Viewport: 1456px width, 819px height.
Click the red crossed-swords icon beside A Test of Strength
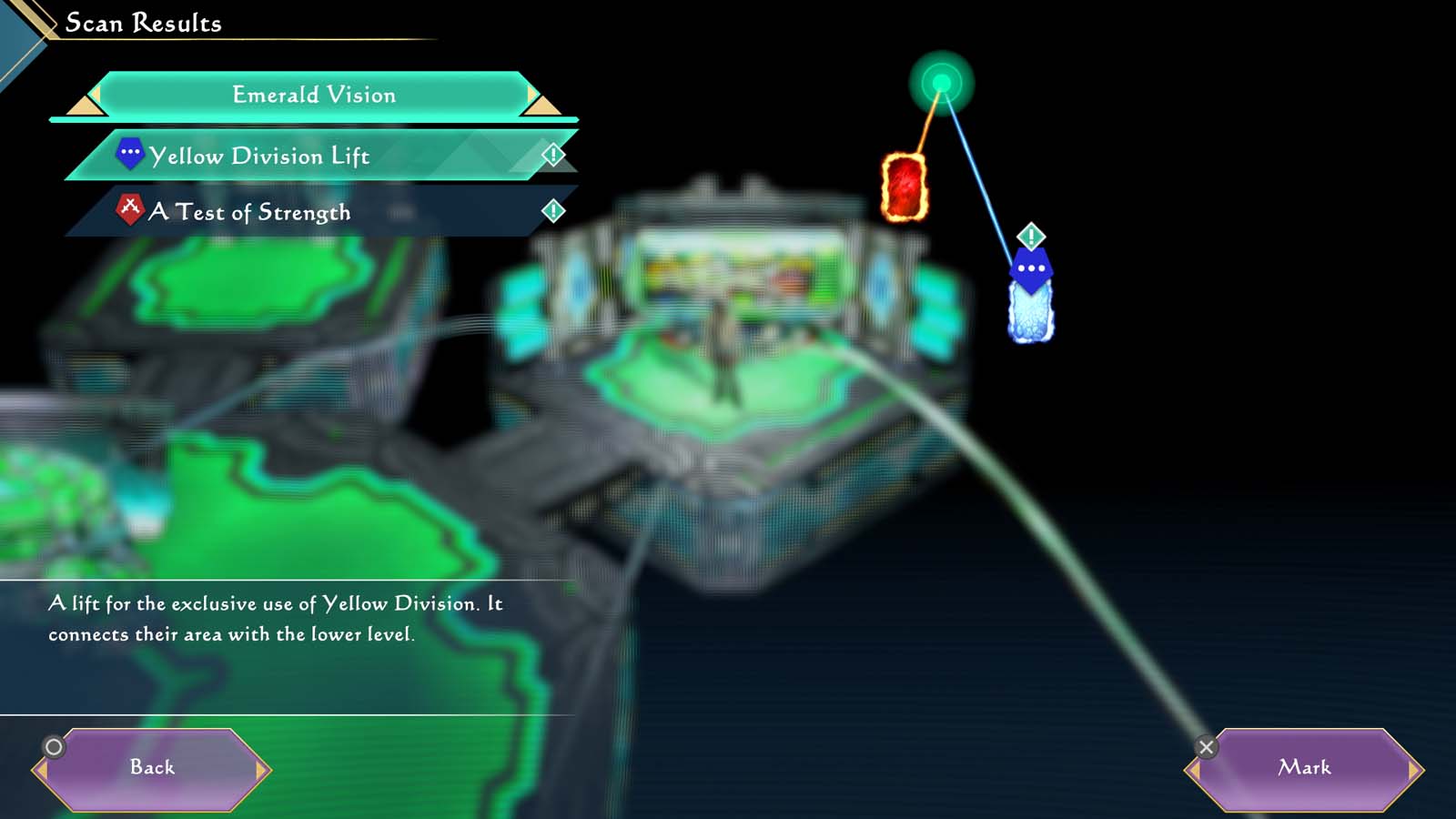click(x=131, y=209)
